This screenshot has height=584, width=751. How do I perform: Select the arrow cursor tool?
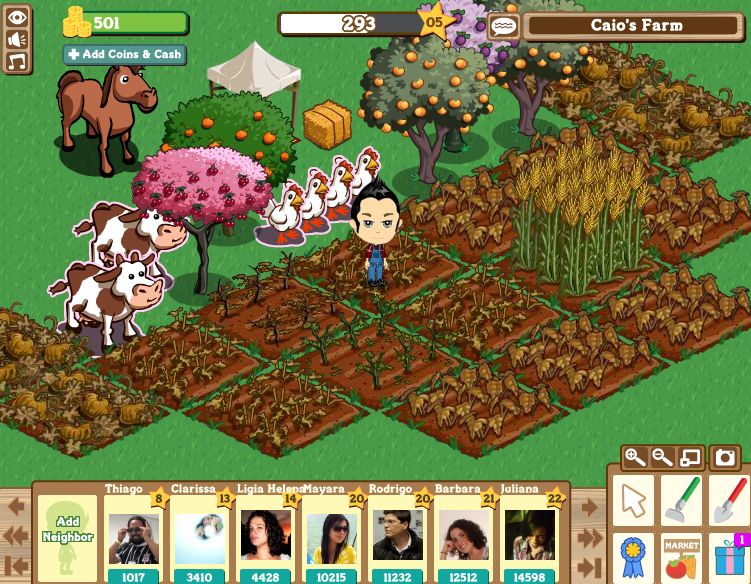(x=633, y=500)
